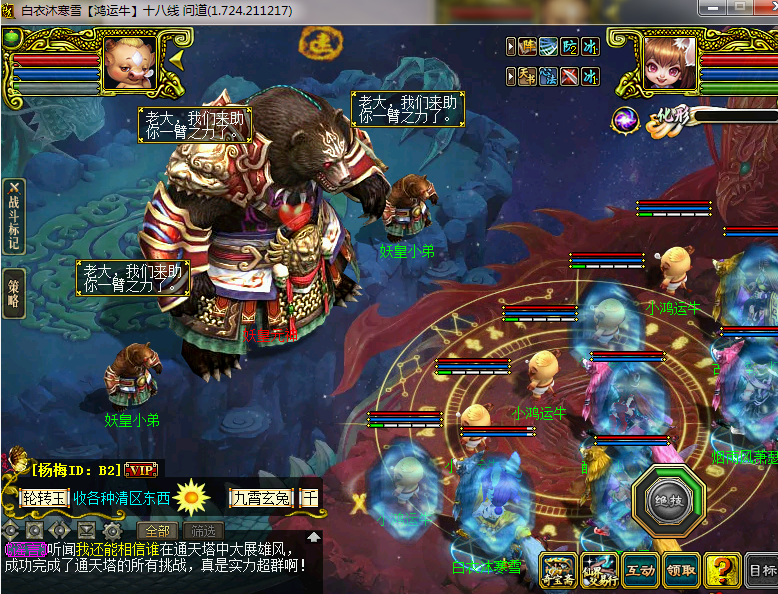Viewport: 778px width, 594px height.
Task: Open the 筛选 chat filter tab
Action: pos(202,530)
